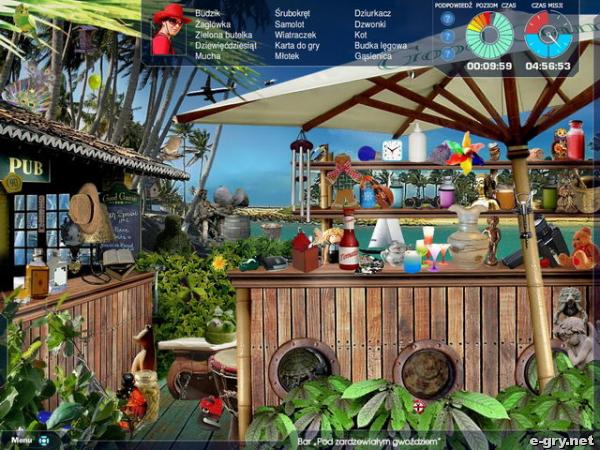
Task: Pick Śrubokręt from the object list
Action: point(291,12)
